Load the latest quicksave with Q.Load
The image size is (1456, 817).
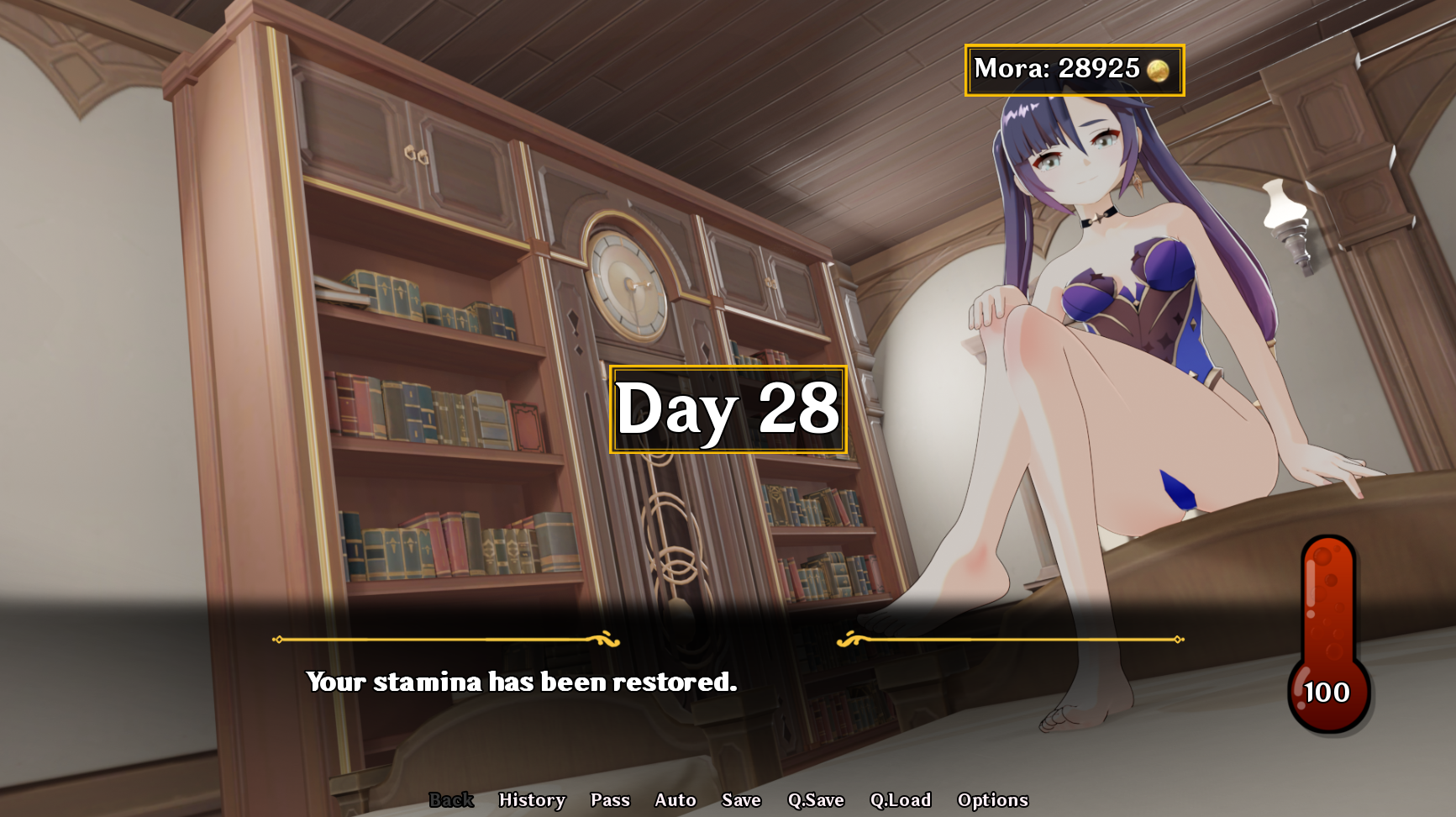(901, 799)
